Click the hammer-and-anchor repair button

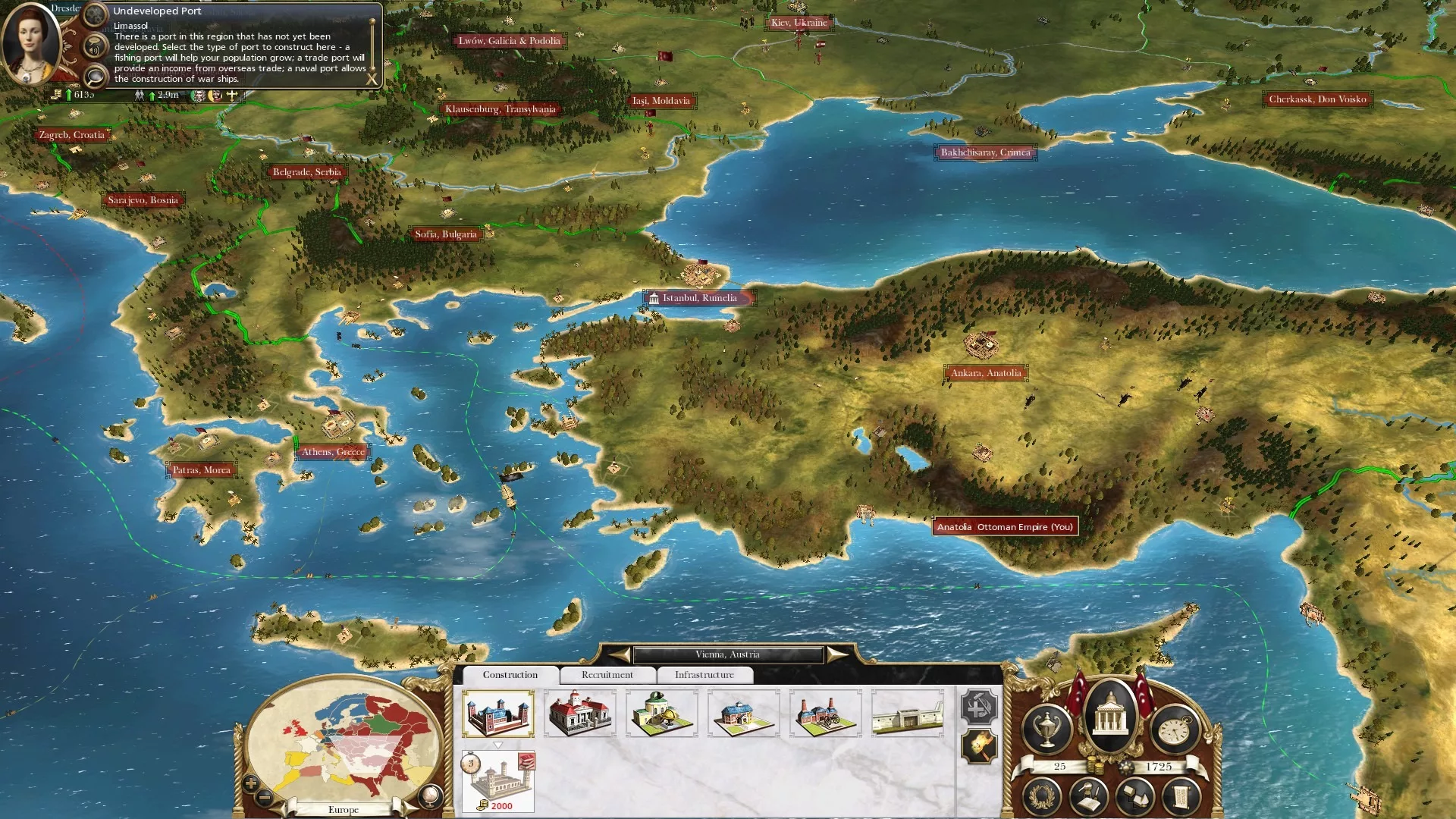(x=978, y=707)
